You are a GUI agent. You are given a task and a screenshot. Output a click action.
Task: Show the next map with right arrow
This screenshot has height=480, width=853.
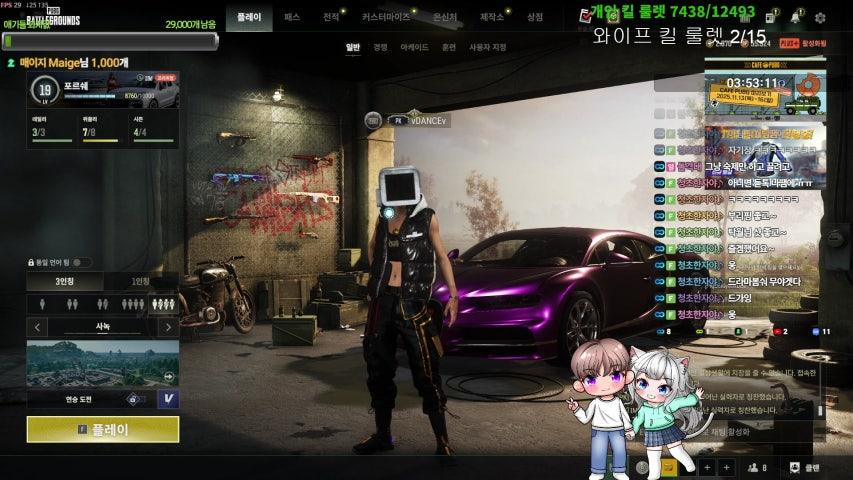point(168,327)
